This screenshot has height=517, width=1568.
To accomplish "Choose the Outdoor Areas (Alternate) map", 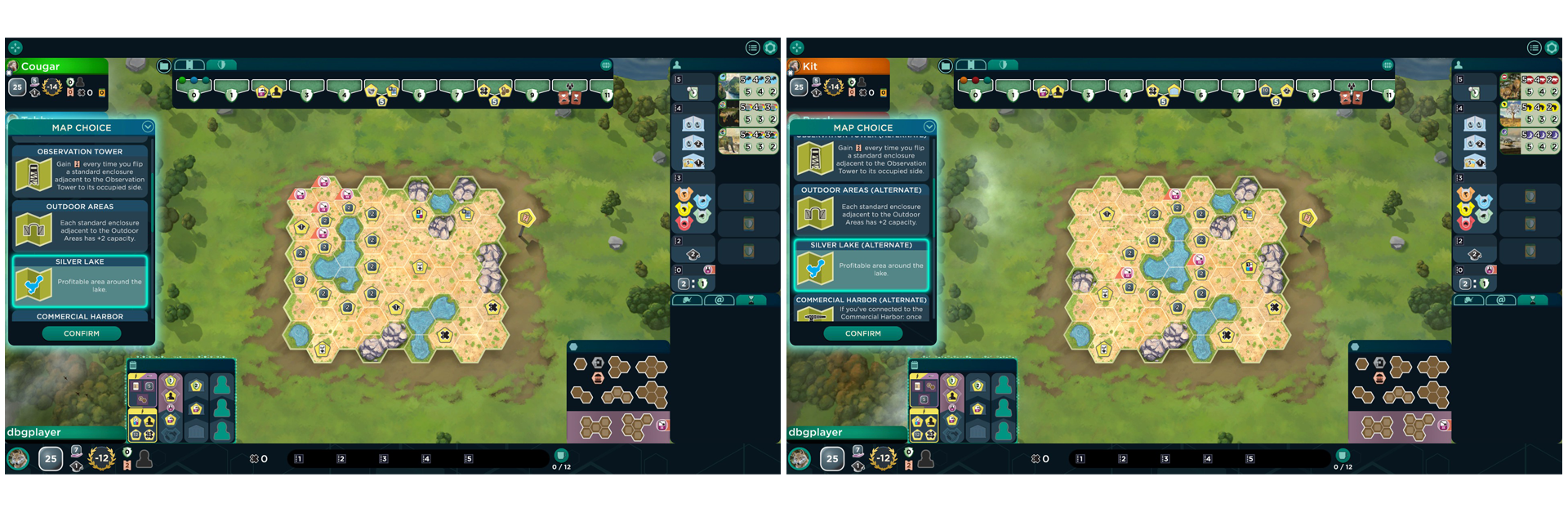I will pos(862,209).
